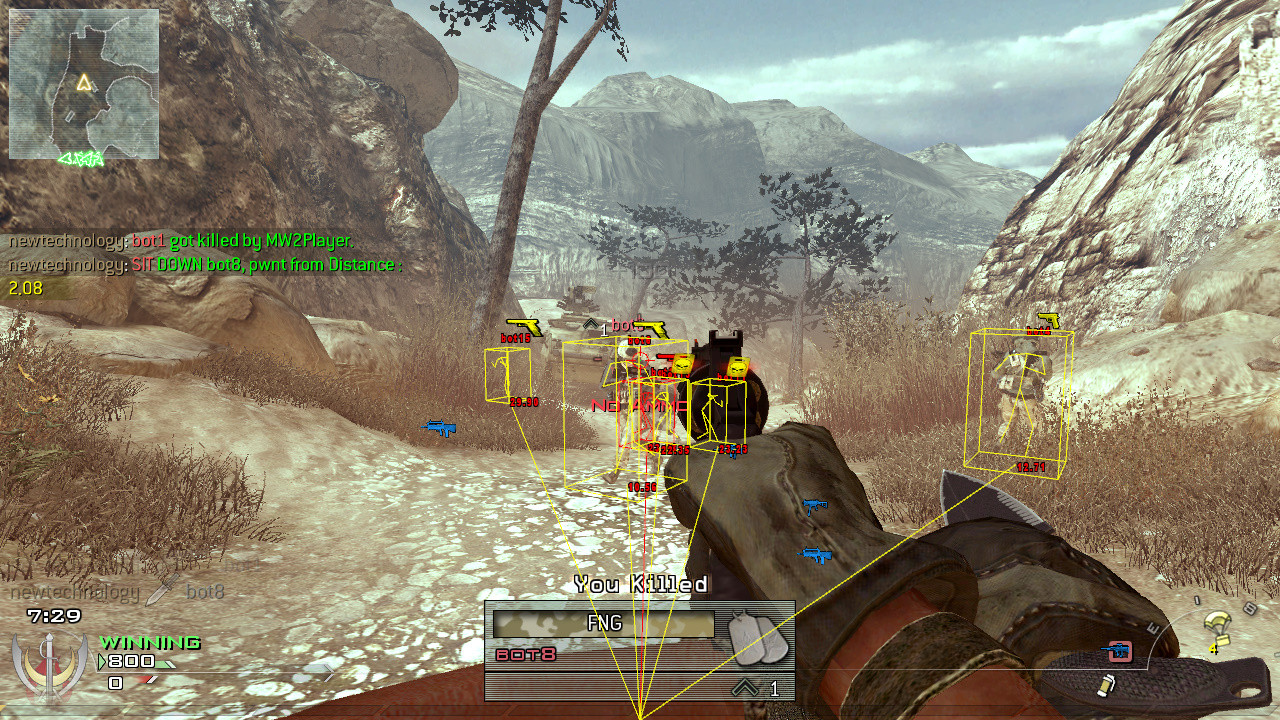Select the dog tags emblem on the kill card

[755, 636]
